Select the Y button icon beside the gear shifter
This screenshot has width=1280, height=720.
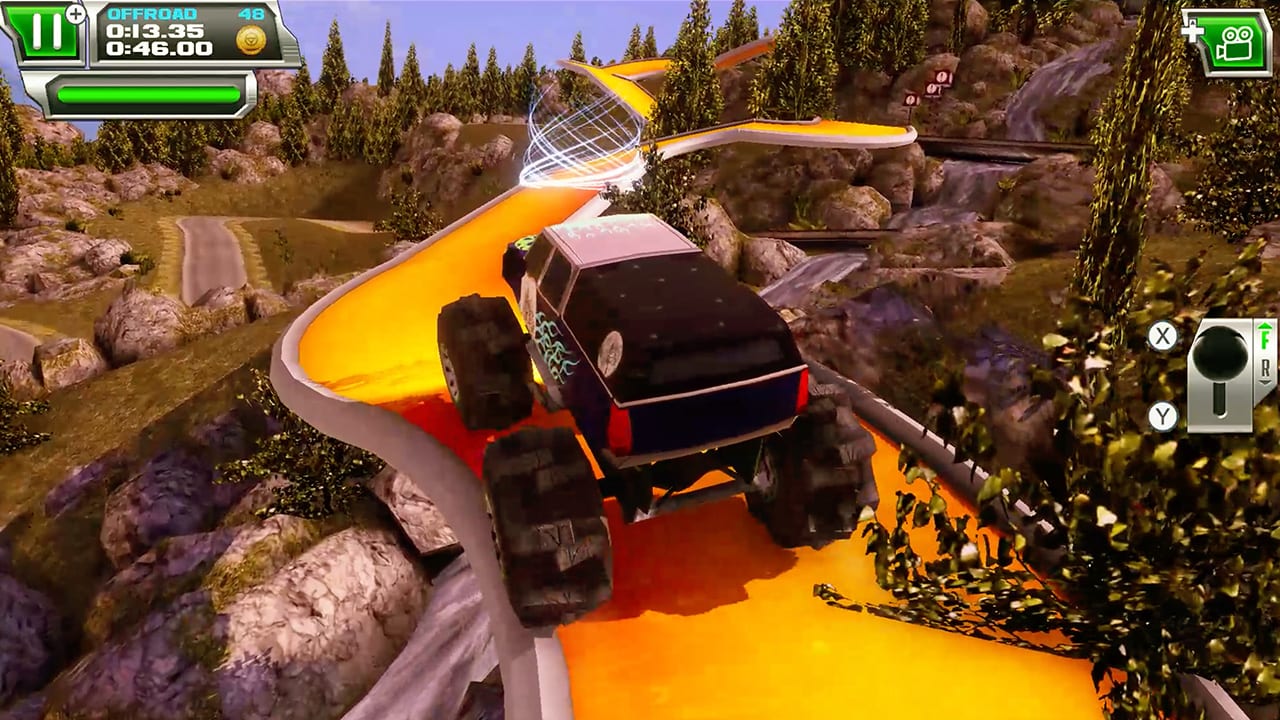1163,414
